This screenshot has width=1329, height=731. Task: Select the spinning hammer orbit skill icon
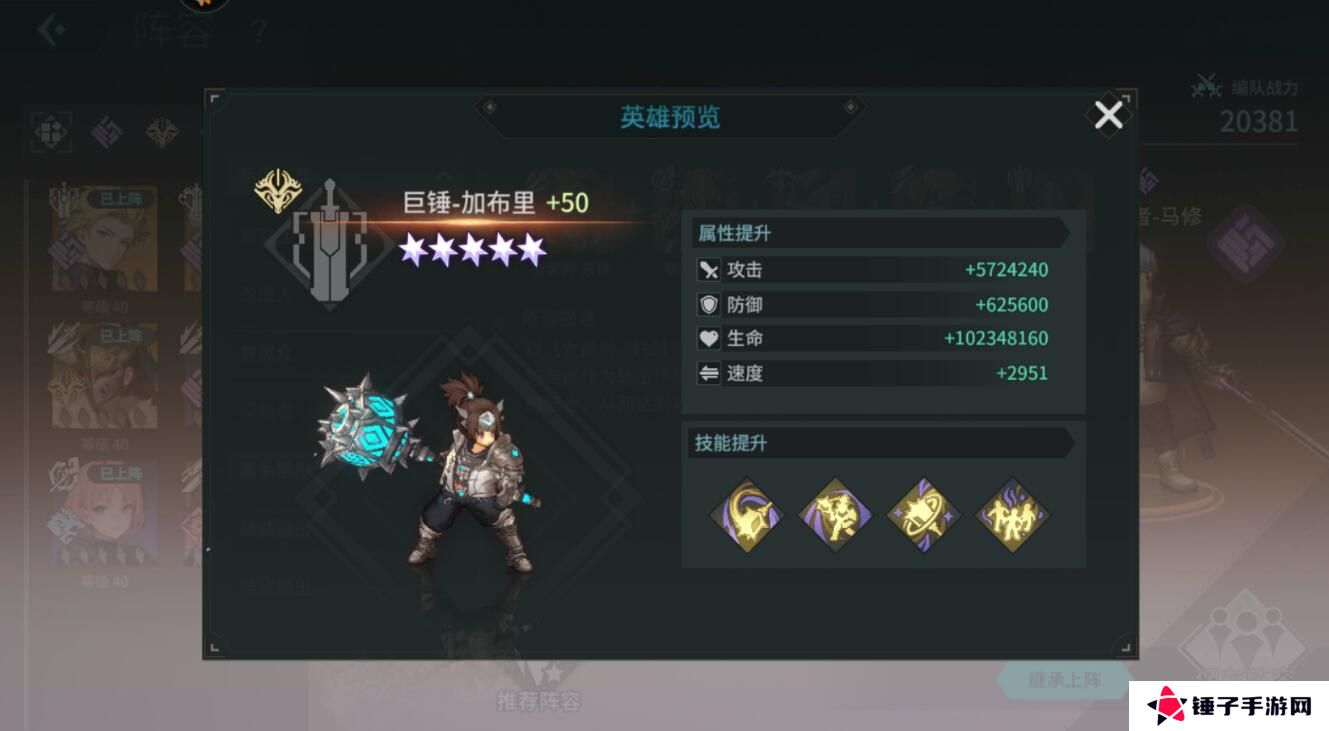pos(923,514)
